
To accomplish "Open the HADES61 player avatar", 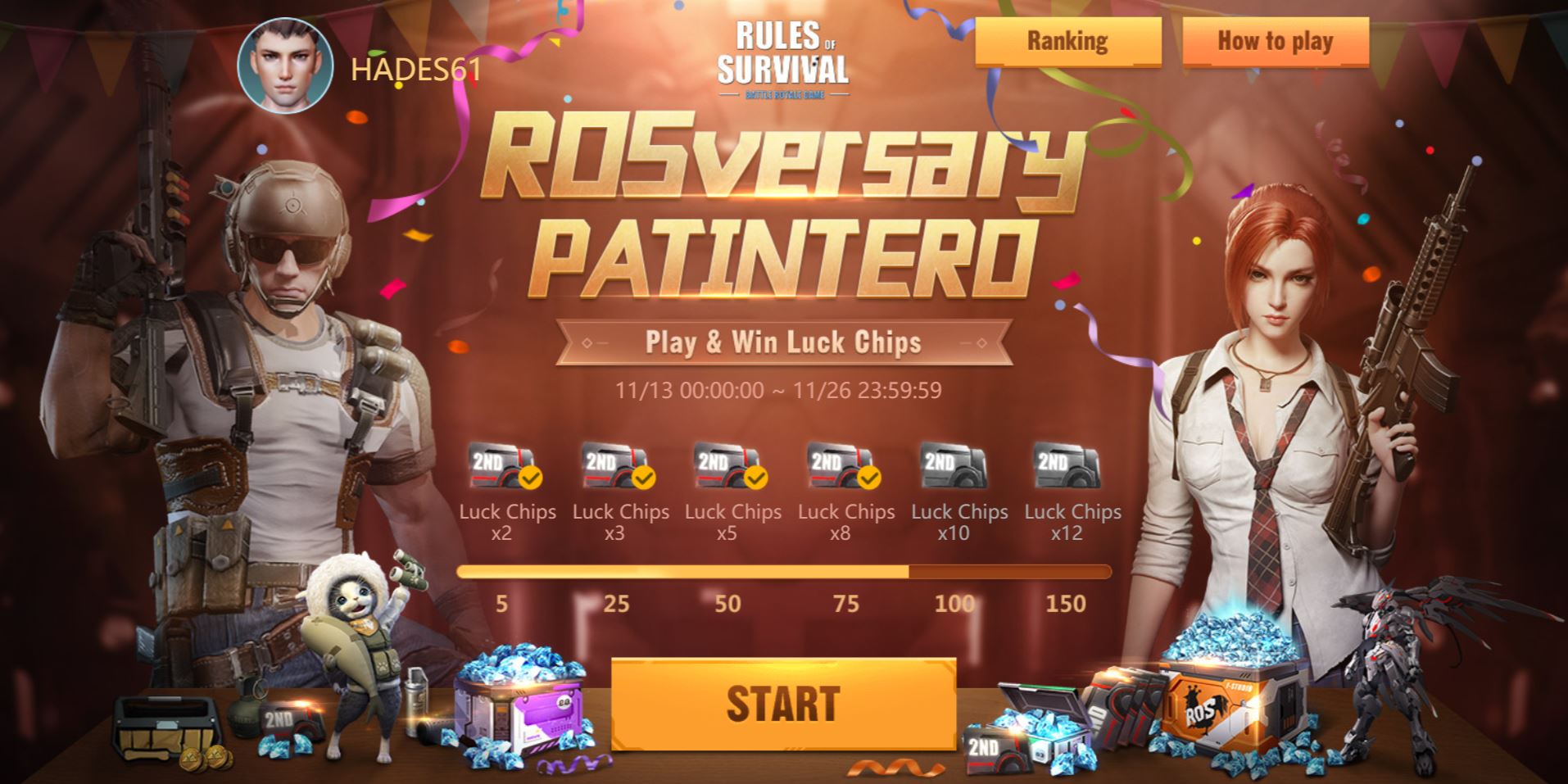I will [283, 61].
